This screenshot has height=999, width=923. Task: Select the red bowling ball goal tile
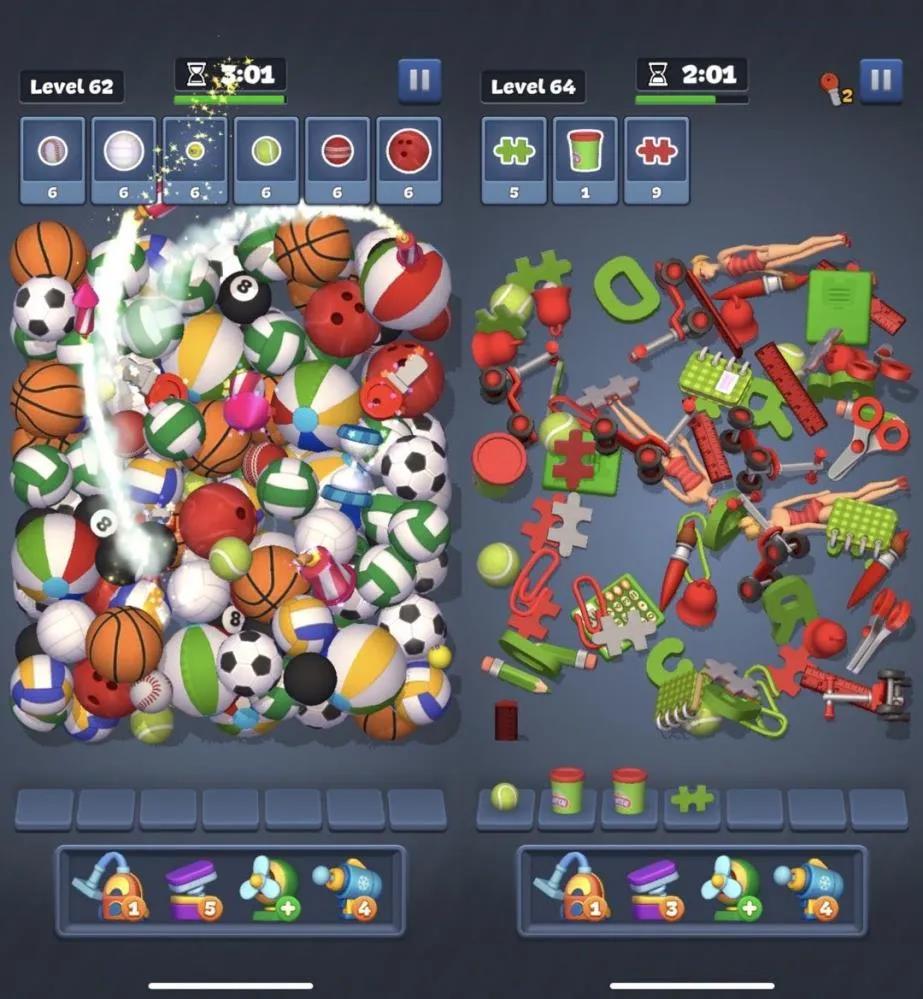coord(408,160)
